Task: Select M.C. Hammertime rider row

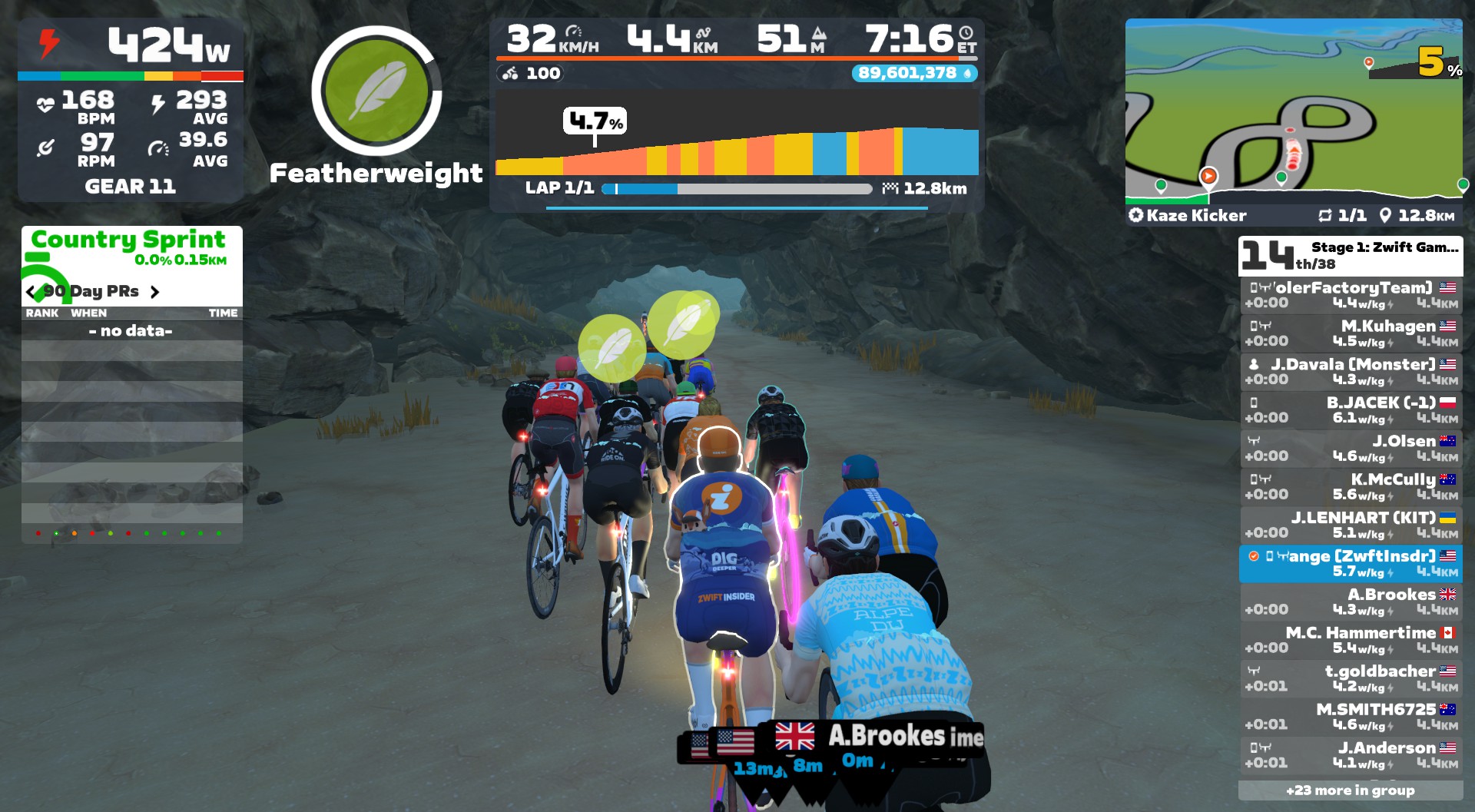Action: (x=1351, y=641)
